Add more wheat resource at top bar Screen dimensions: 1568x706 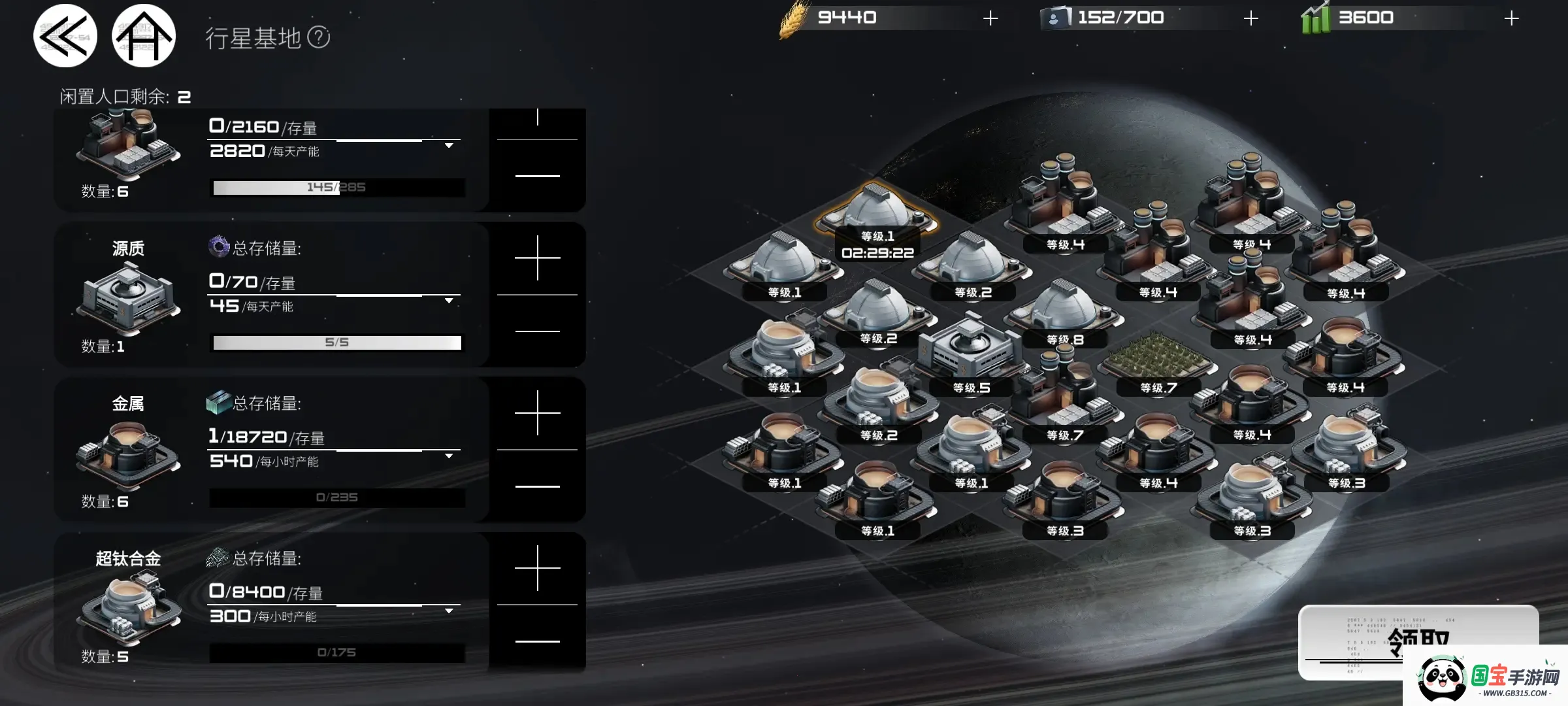pos(990,18)
